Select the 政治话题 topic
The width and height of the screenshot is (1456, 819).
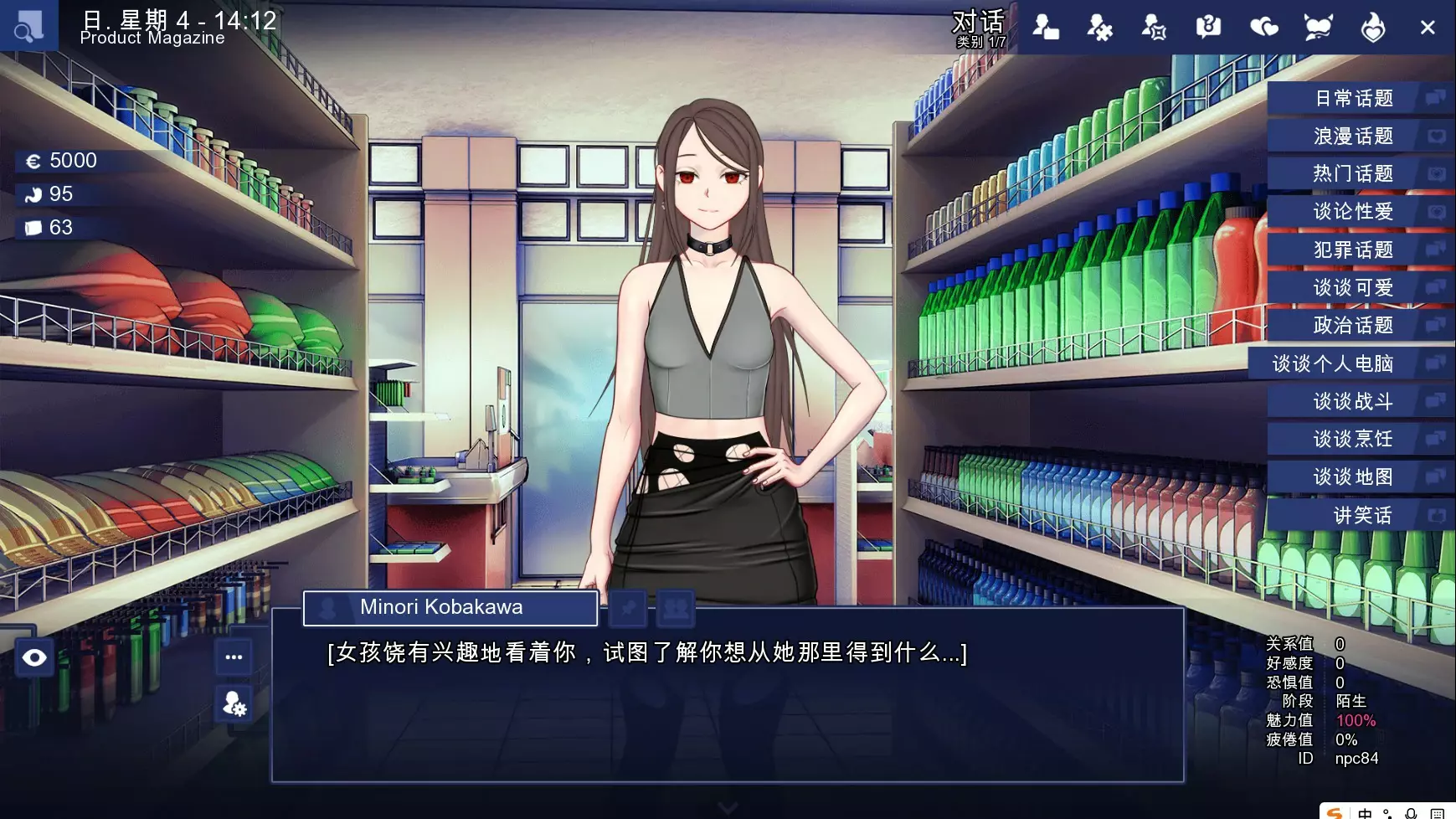pos(1353,326)
